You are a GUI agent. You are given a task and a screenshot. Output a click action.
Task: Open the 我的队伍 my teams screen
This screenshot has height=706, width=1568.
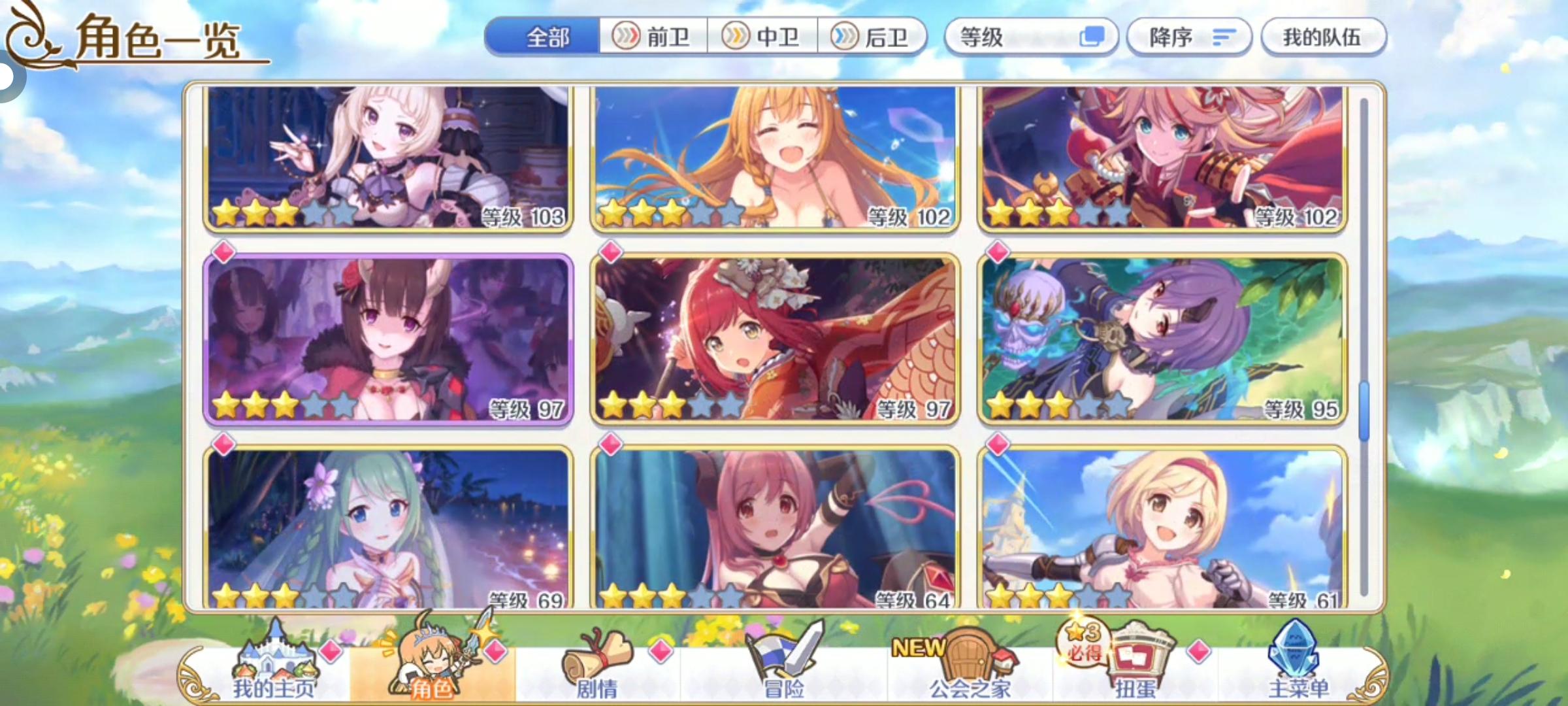tap(1323, 37)
